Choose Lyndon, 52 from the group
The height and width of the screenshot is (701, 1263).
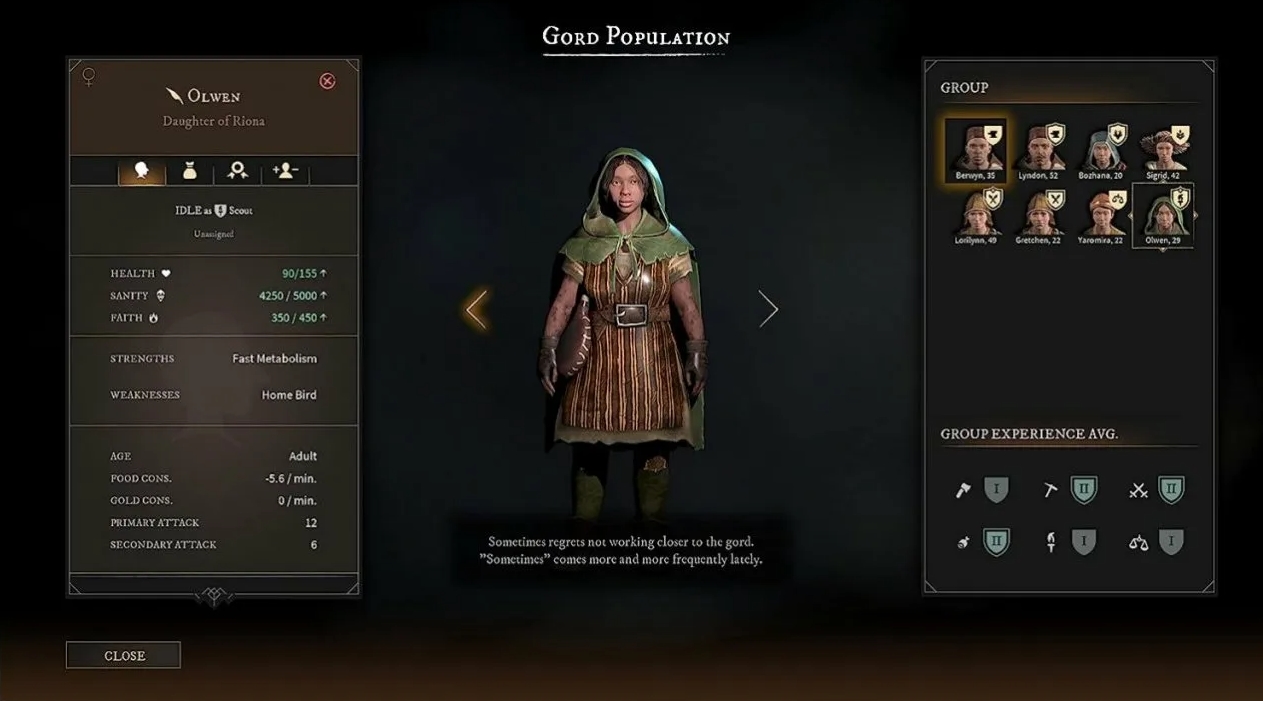[1039, 148]
